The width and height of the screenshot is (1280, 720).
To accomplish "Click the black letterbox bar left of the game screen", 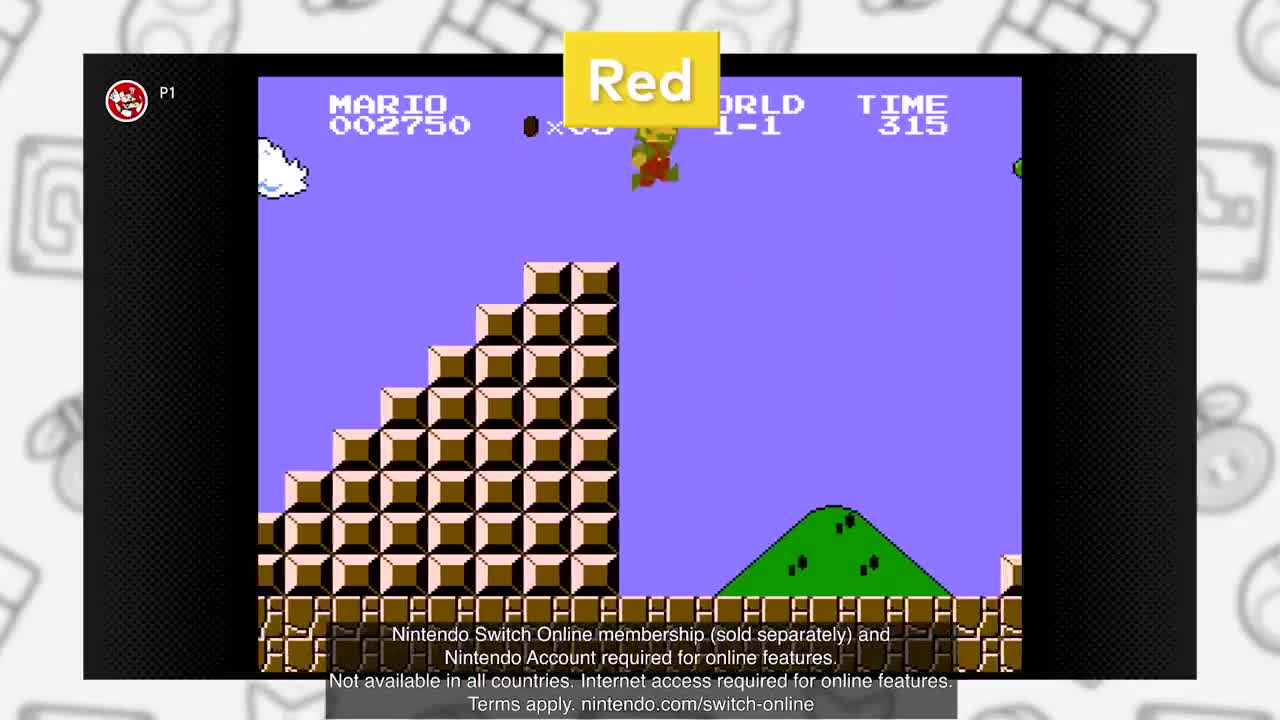I will [x=170, y=400].
